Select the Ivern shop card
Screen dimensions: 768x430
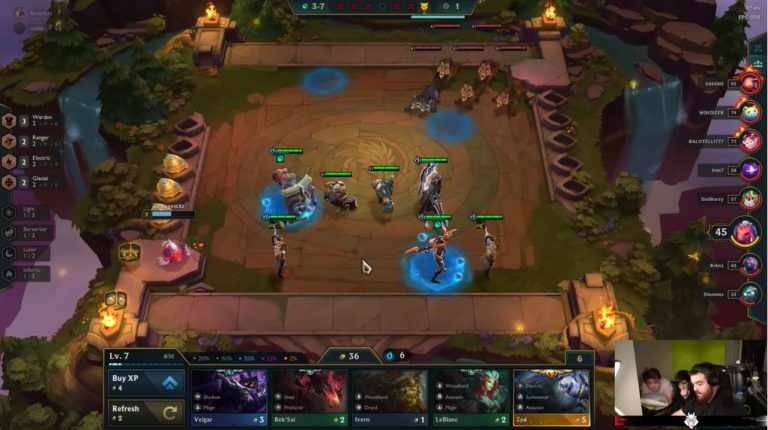click(x=389, y=398)
